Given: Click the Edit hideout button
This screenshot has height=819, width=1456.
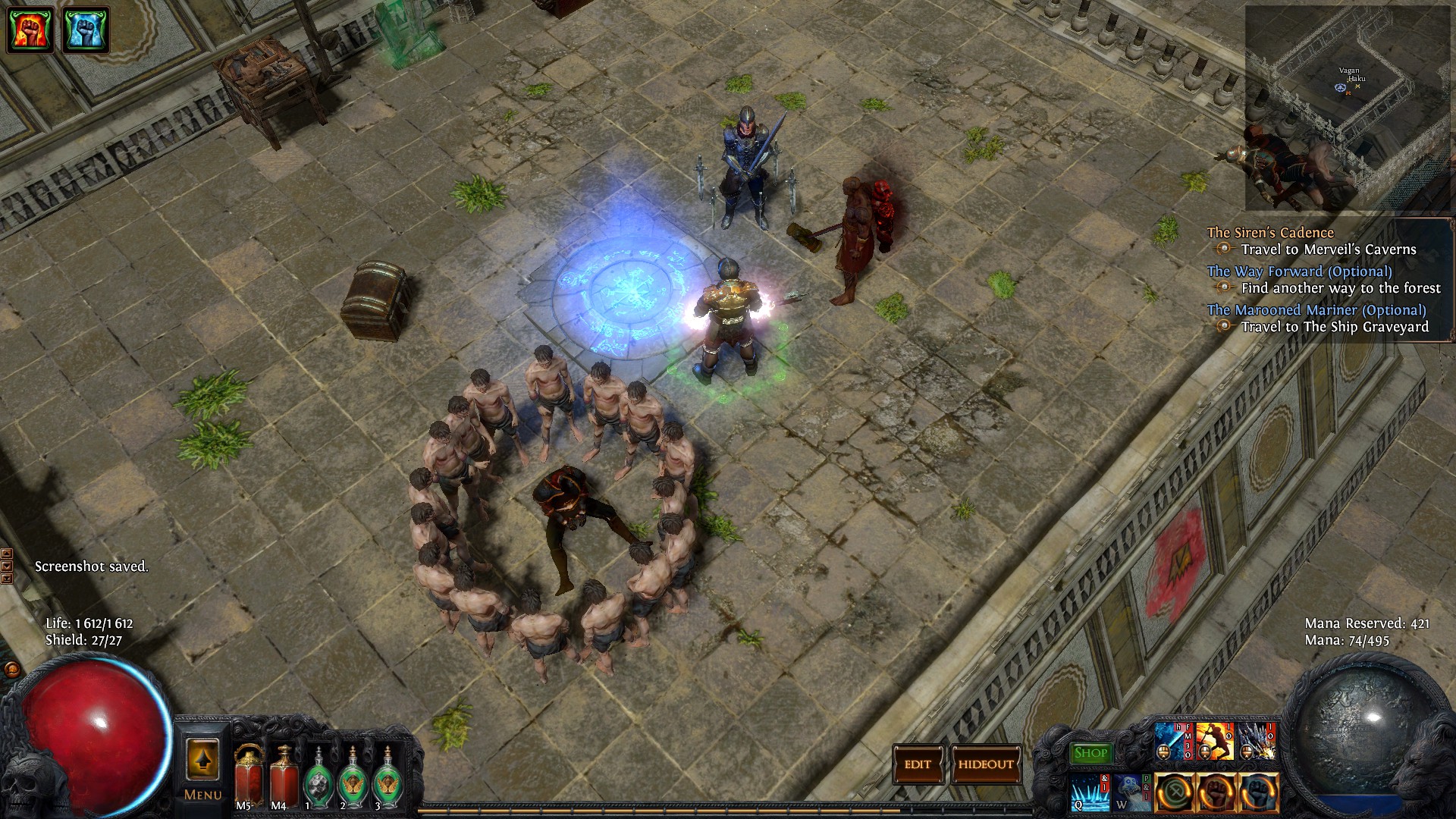Looking at the screenshot, I should tap(918, 764).
